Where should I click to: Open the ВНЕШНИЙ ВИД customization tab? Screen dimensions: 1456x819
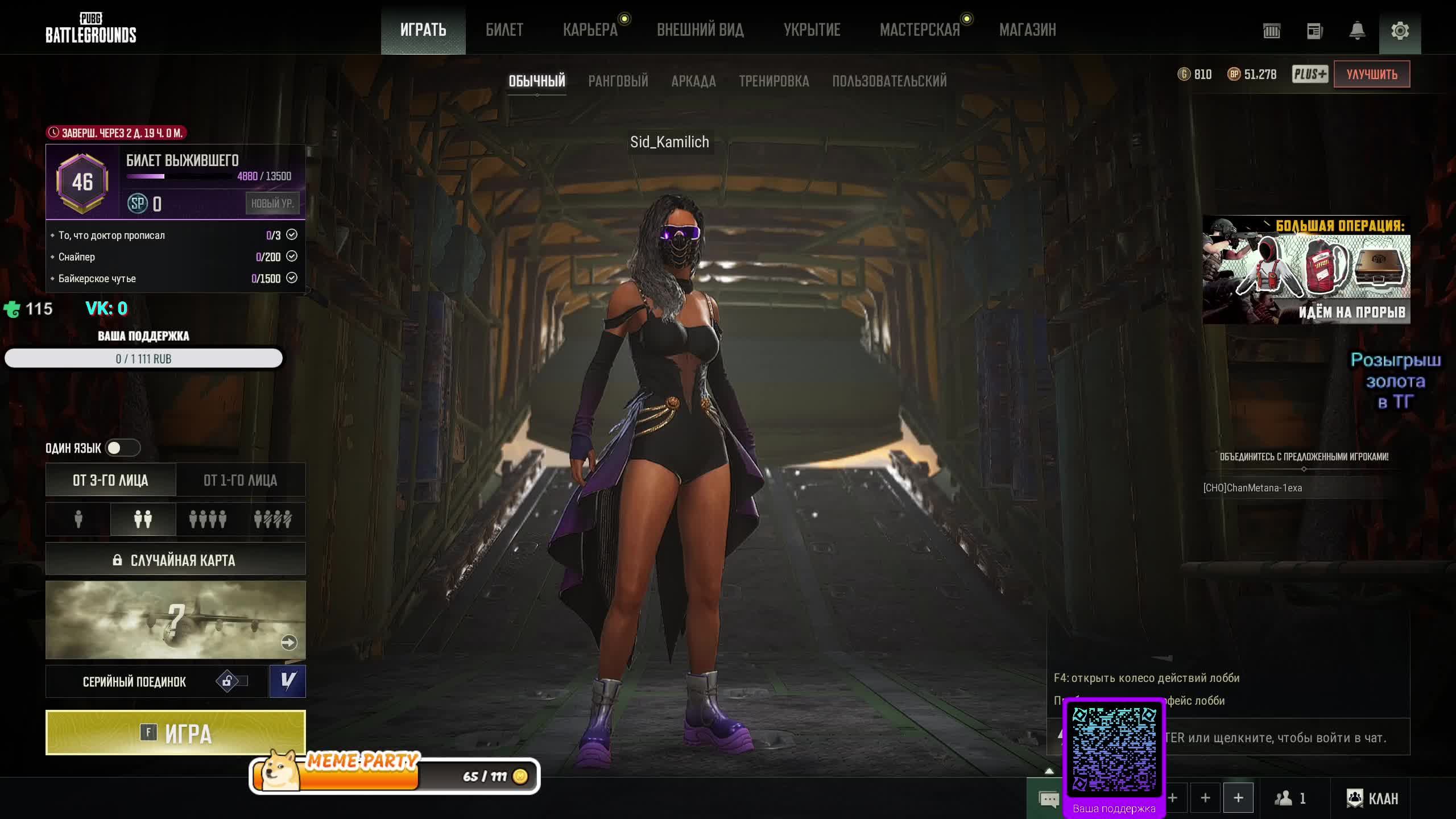pyautogui.click(x=700, y=30)
